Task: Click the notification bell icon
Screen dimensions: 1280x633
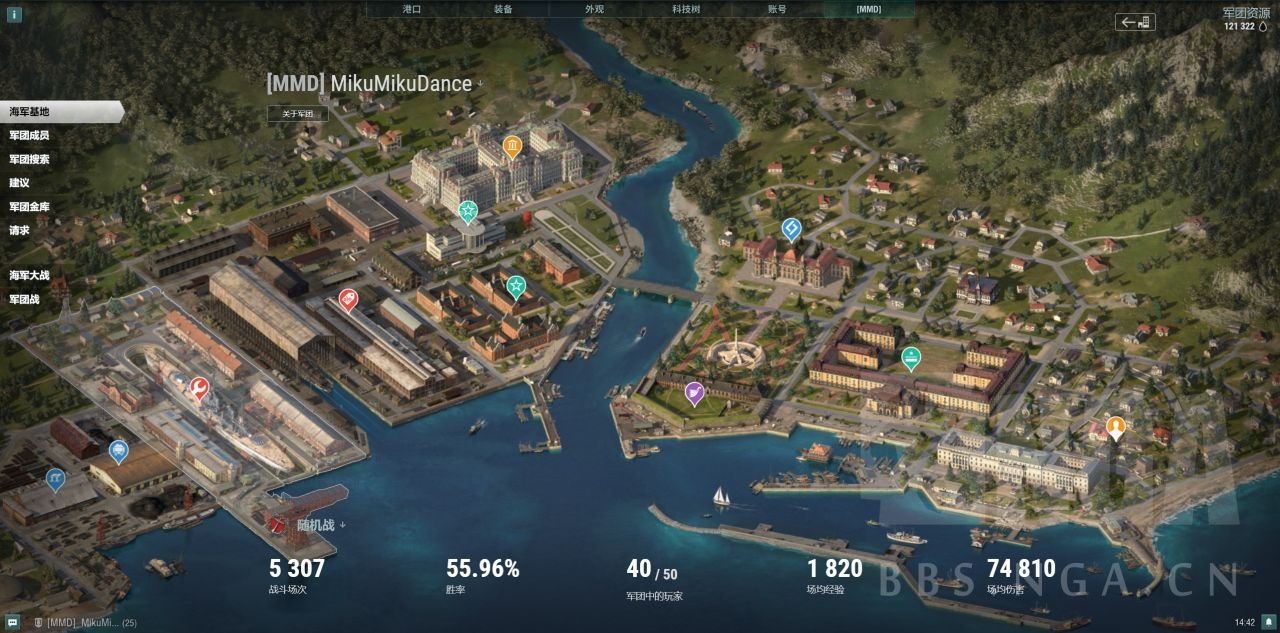Action: coord(1268,622)
